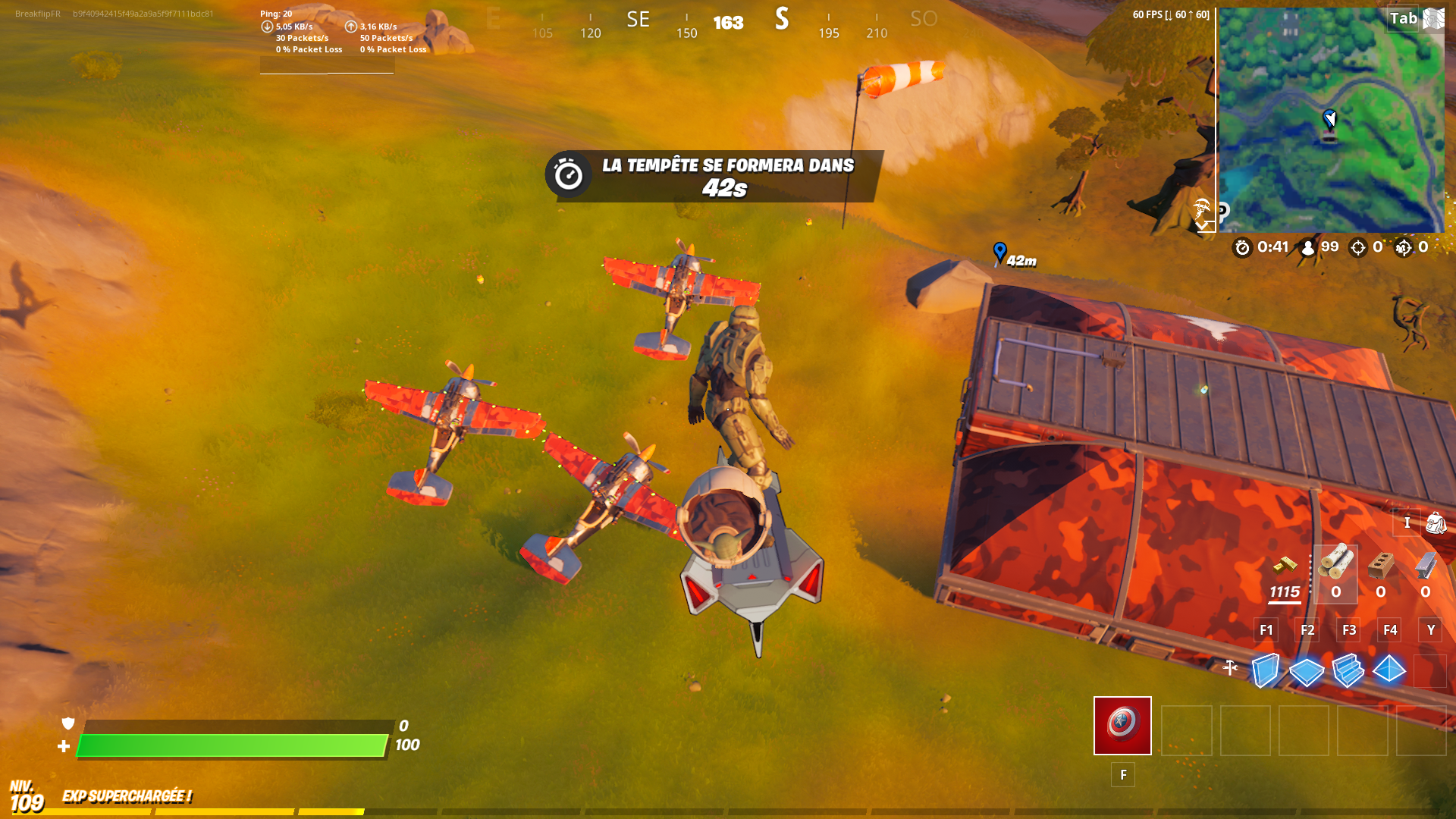This screenshot has height=819, width=1456.
Task: Click the blue waypoint marker on the minimap
Action: [x=1329, y=118]
